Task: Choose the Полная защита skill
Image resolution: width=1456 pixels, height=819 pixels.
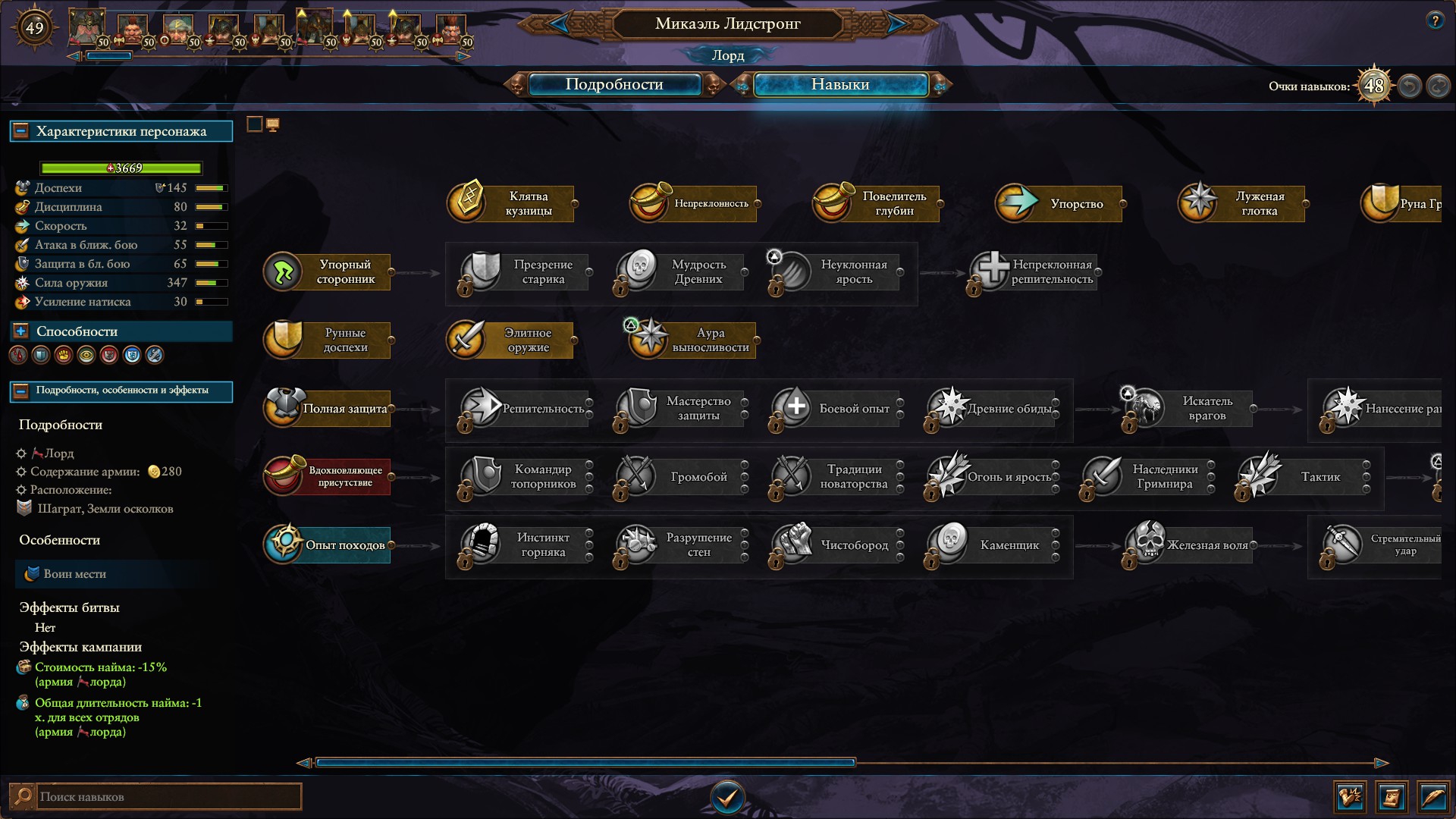Action: [328, 408]
